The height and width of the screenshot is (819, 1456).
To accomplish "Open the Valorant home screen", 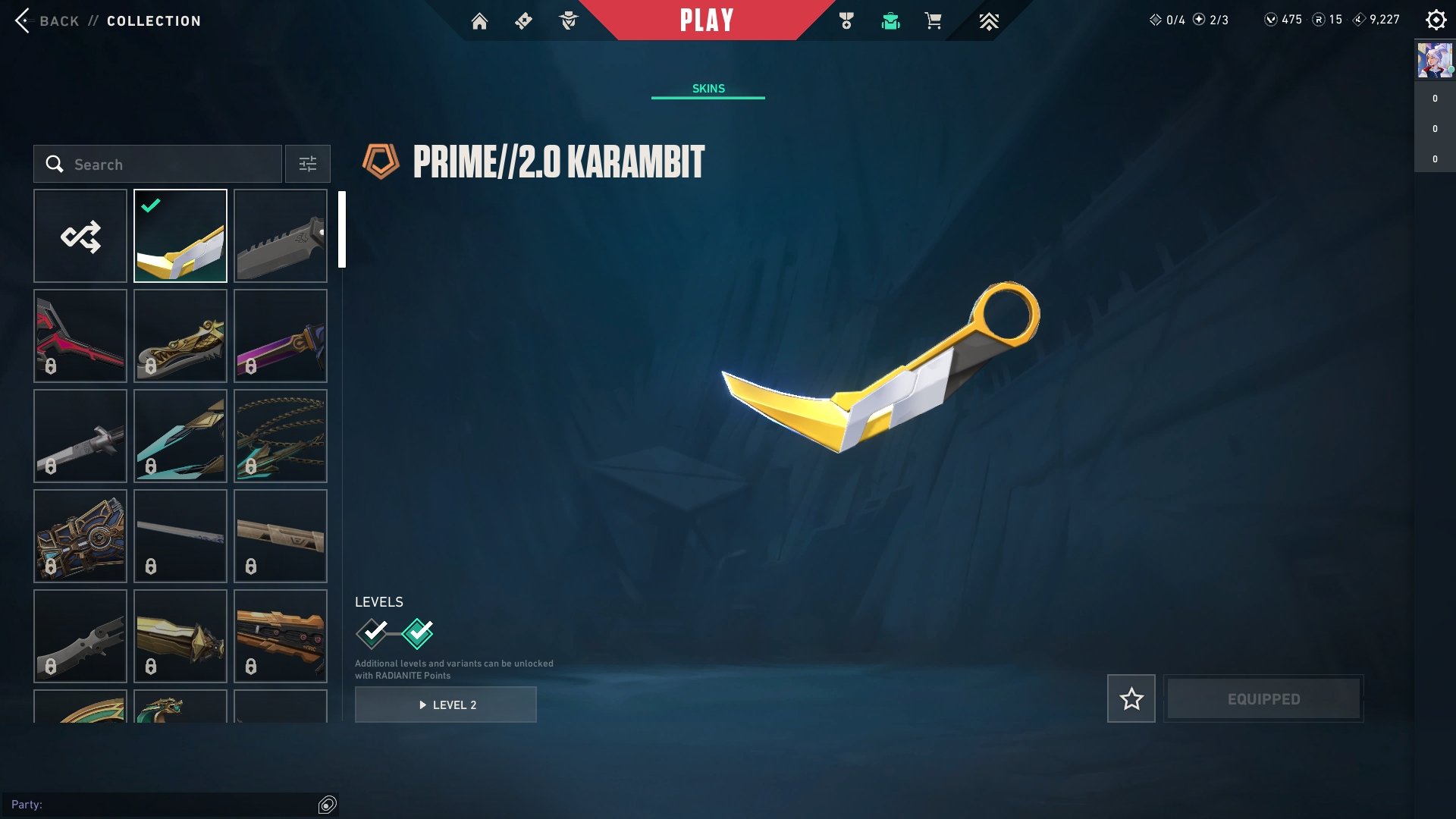I will [481, 21].
